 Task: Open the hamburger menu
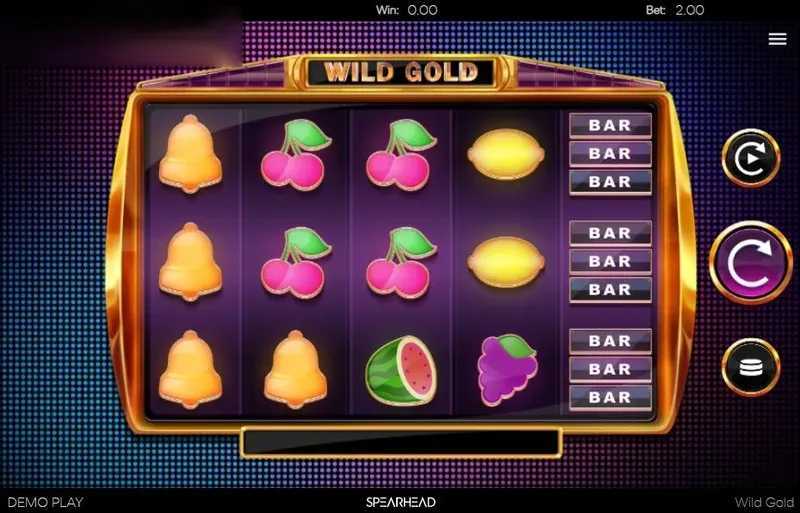click(x=777, y=39)
